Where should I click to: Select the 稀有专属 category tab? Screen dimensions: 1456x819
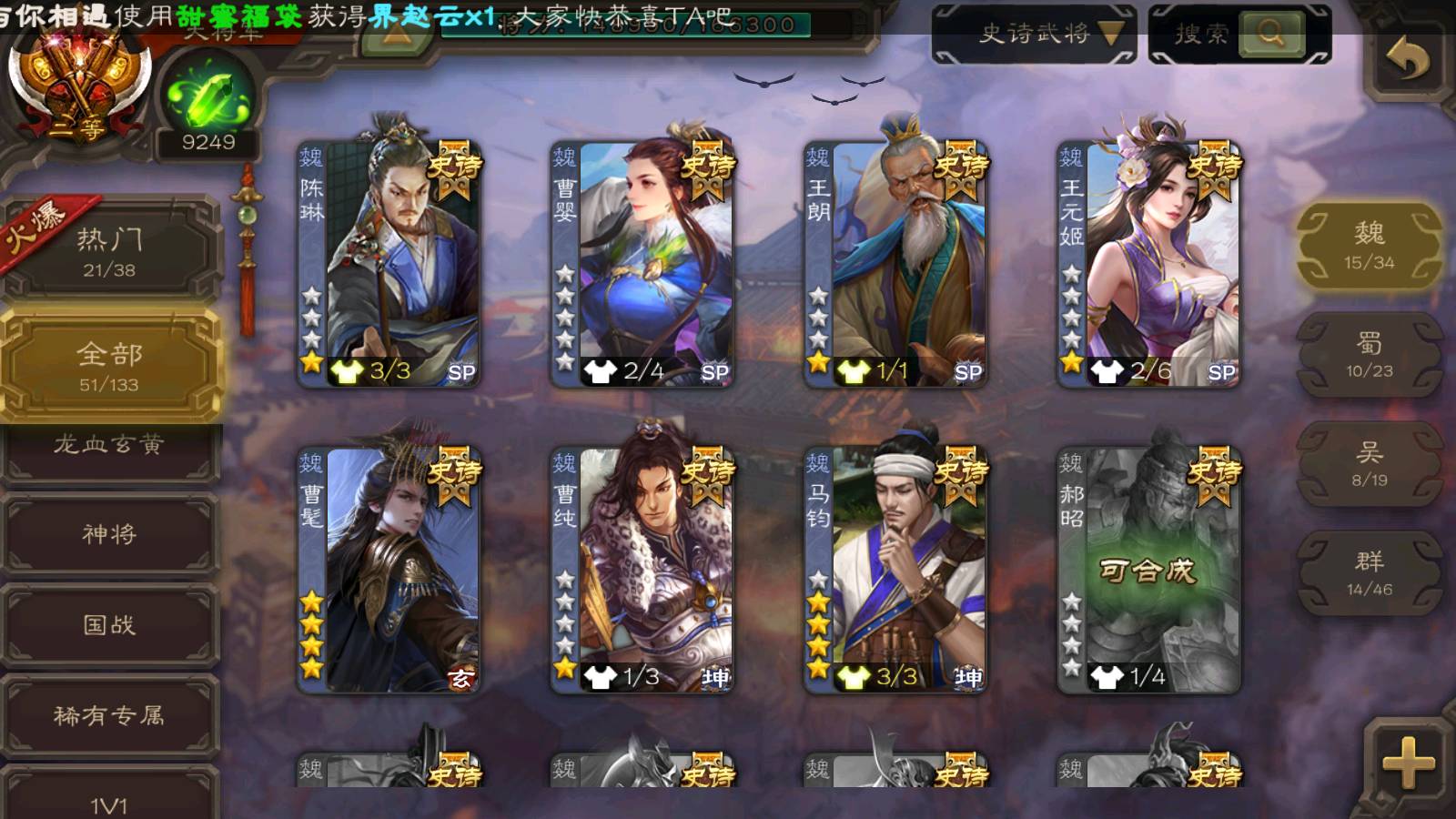pos(109,716)
